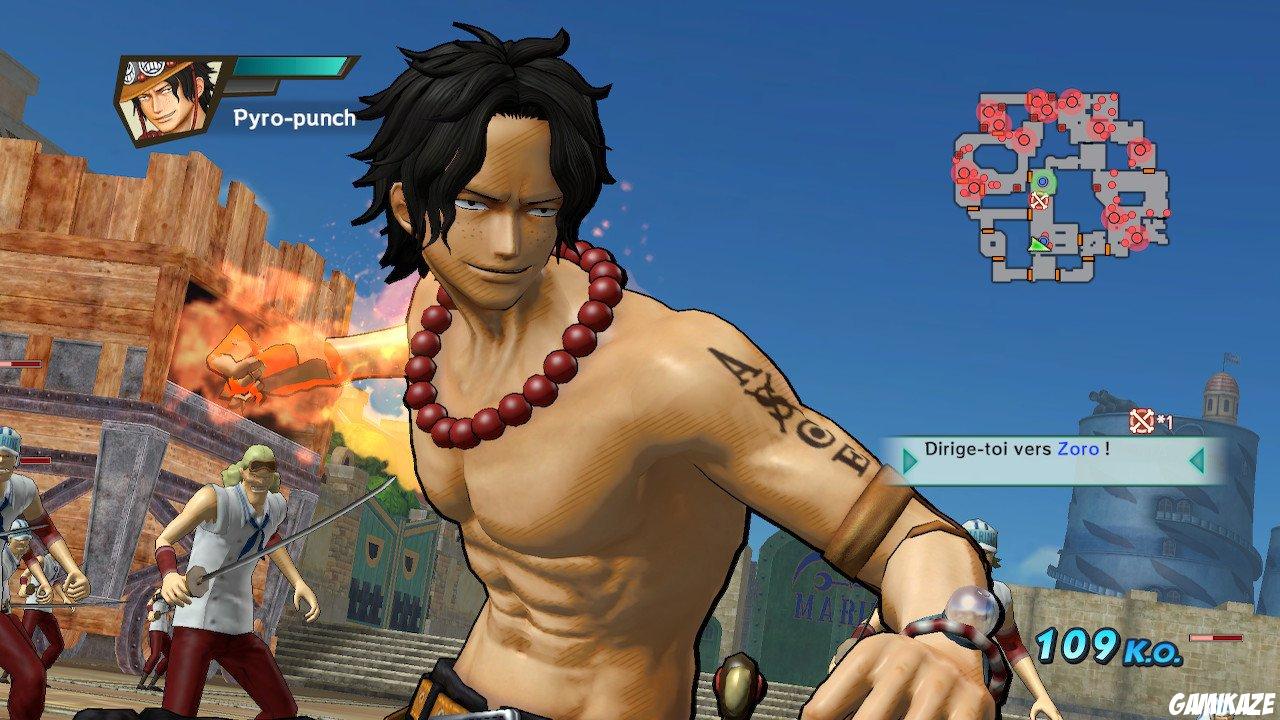Click the crossed-bones crate marker on the minimap

click(x=1039, y=200)
